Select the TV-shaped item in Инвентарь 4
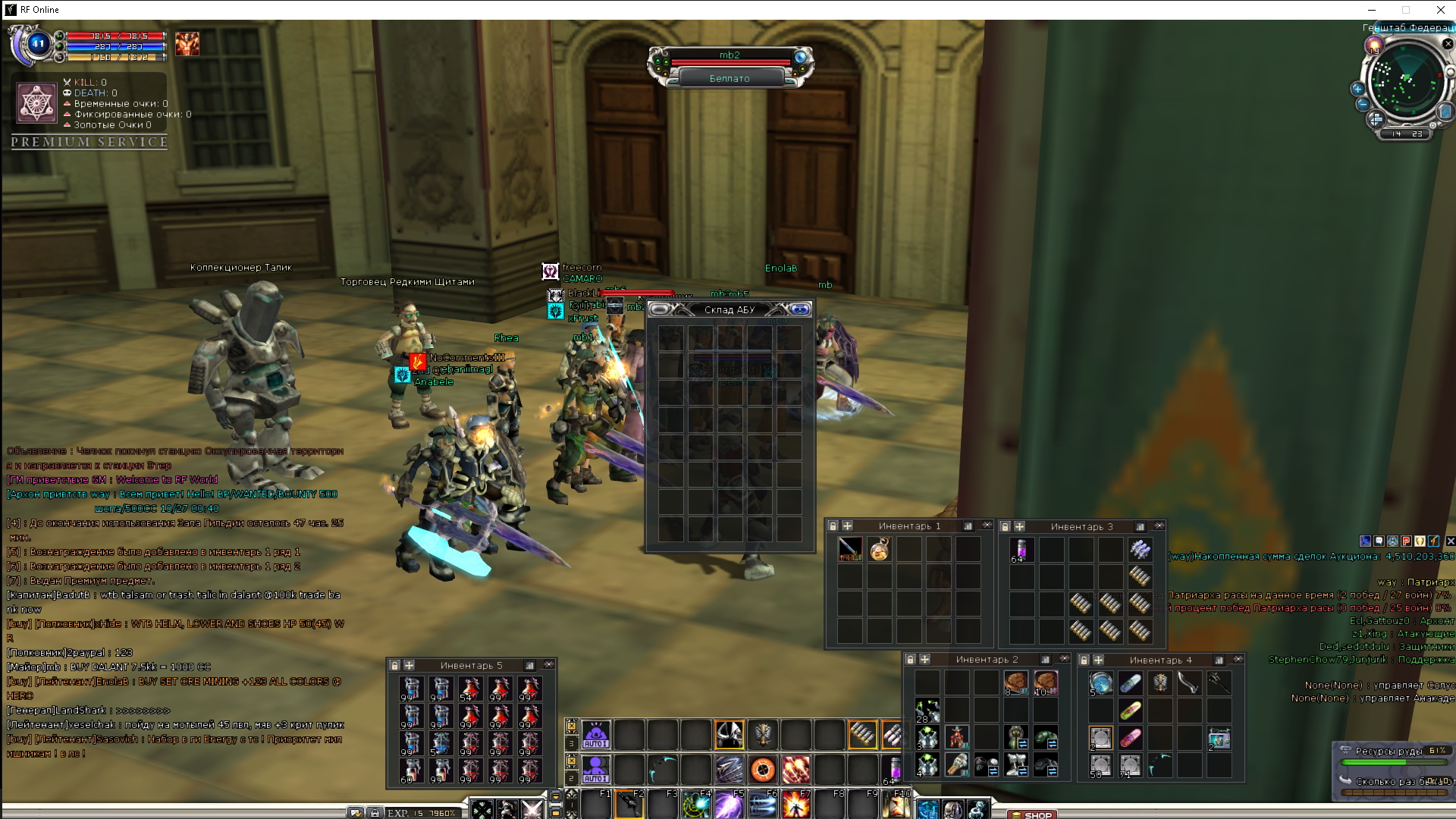This screenshot has height=819, width=1456. click(x=1219, y=738)
